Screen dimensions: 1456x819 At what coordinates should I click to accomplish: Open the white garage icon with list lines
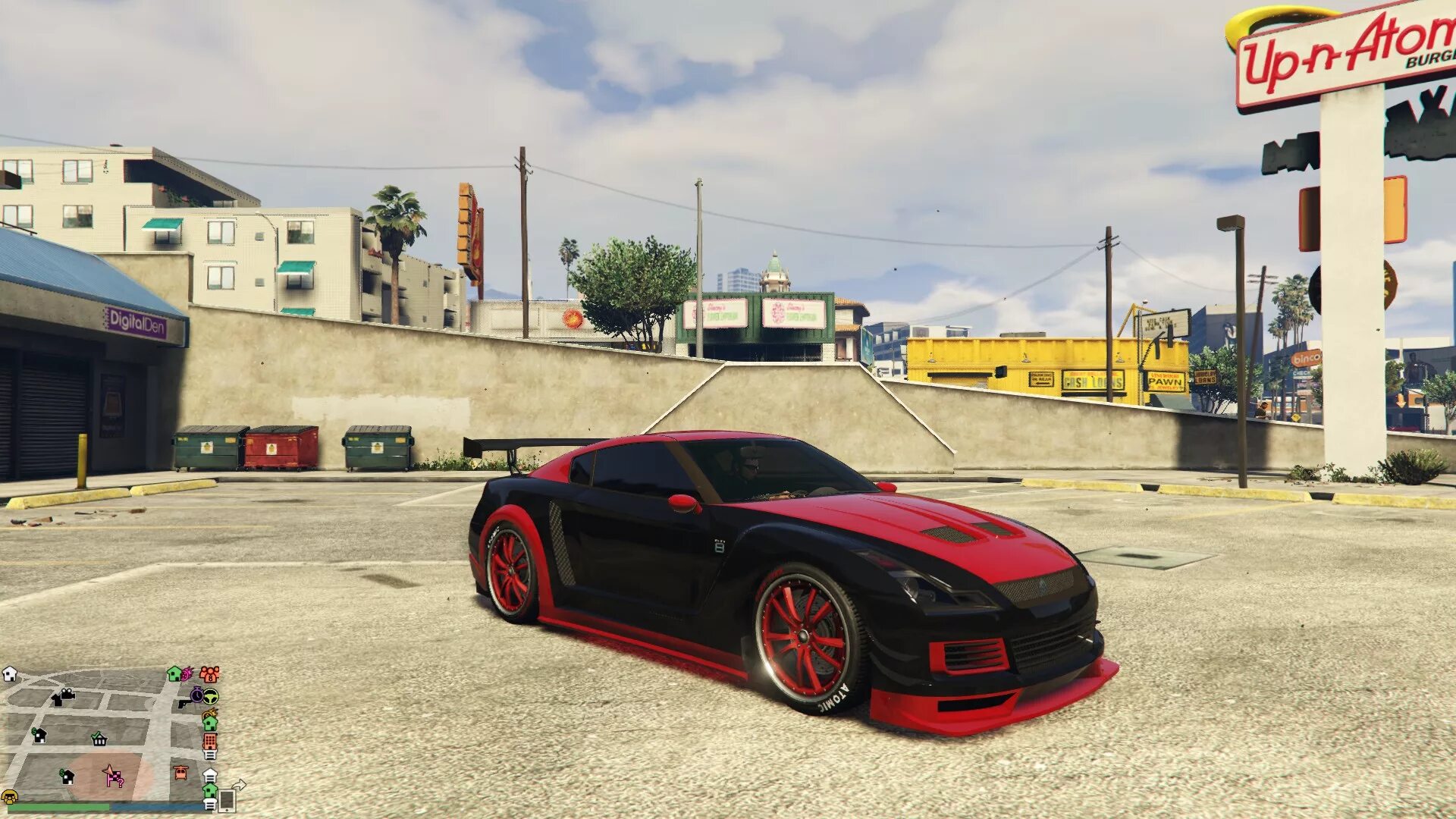coord(209,777)
